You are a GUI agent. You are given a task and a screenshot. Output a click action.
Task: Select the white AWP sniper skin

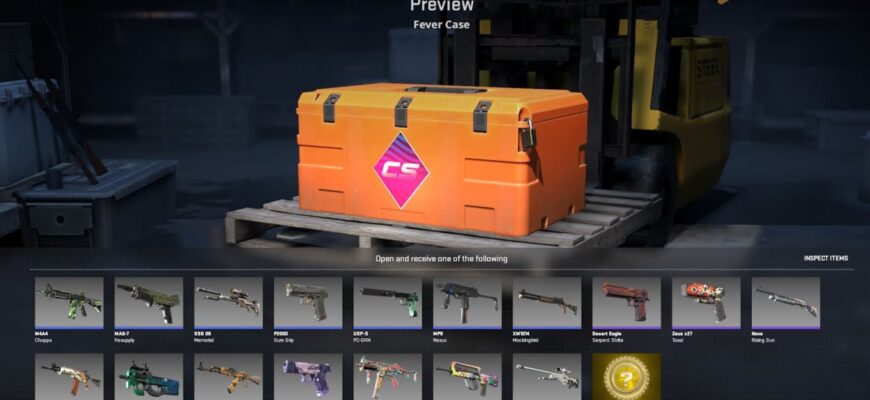coord(546,377)
